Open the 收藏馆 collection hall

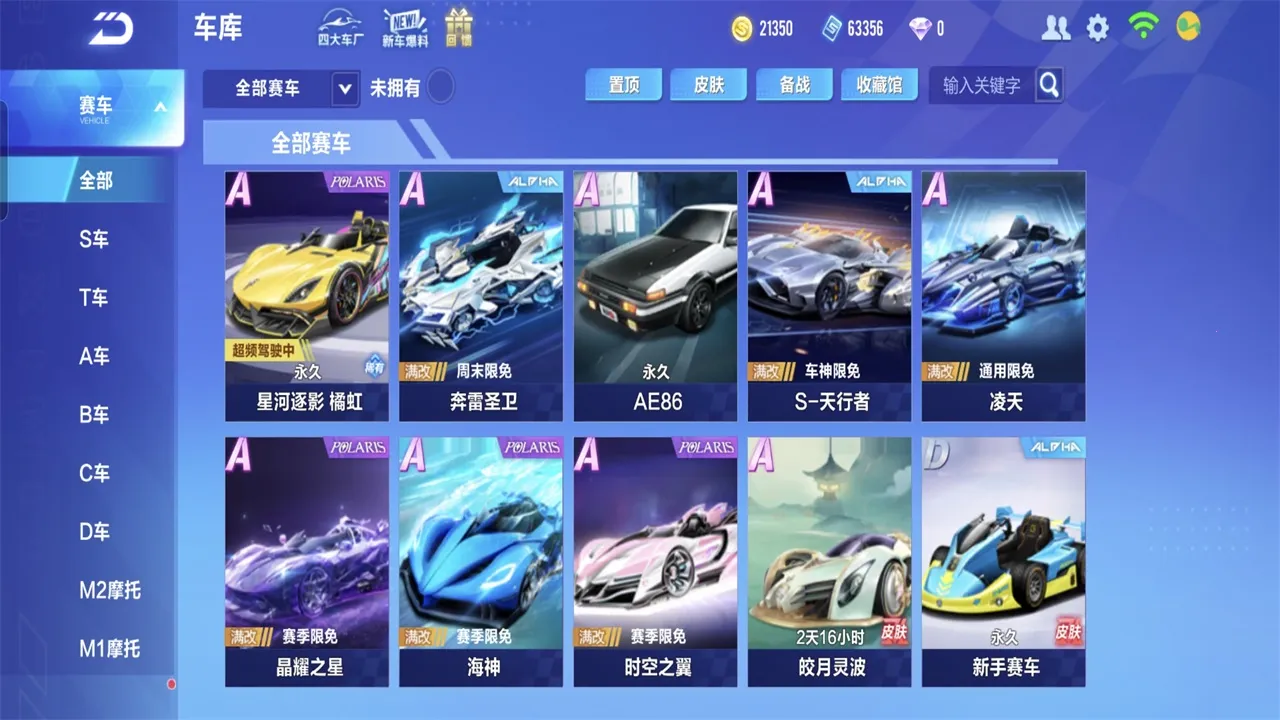[x=879, y=85]
